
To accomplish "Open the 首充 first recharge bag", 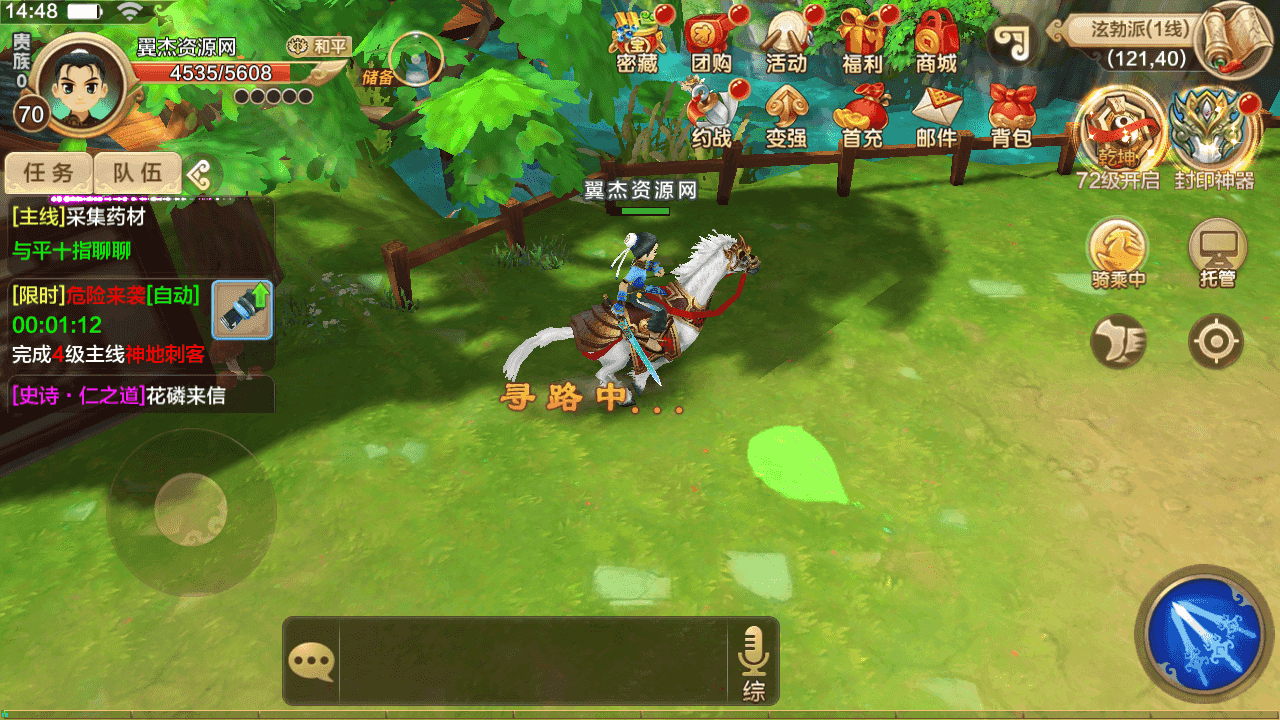I will click(861, 115).
